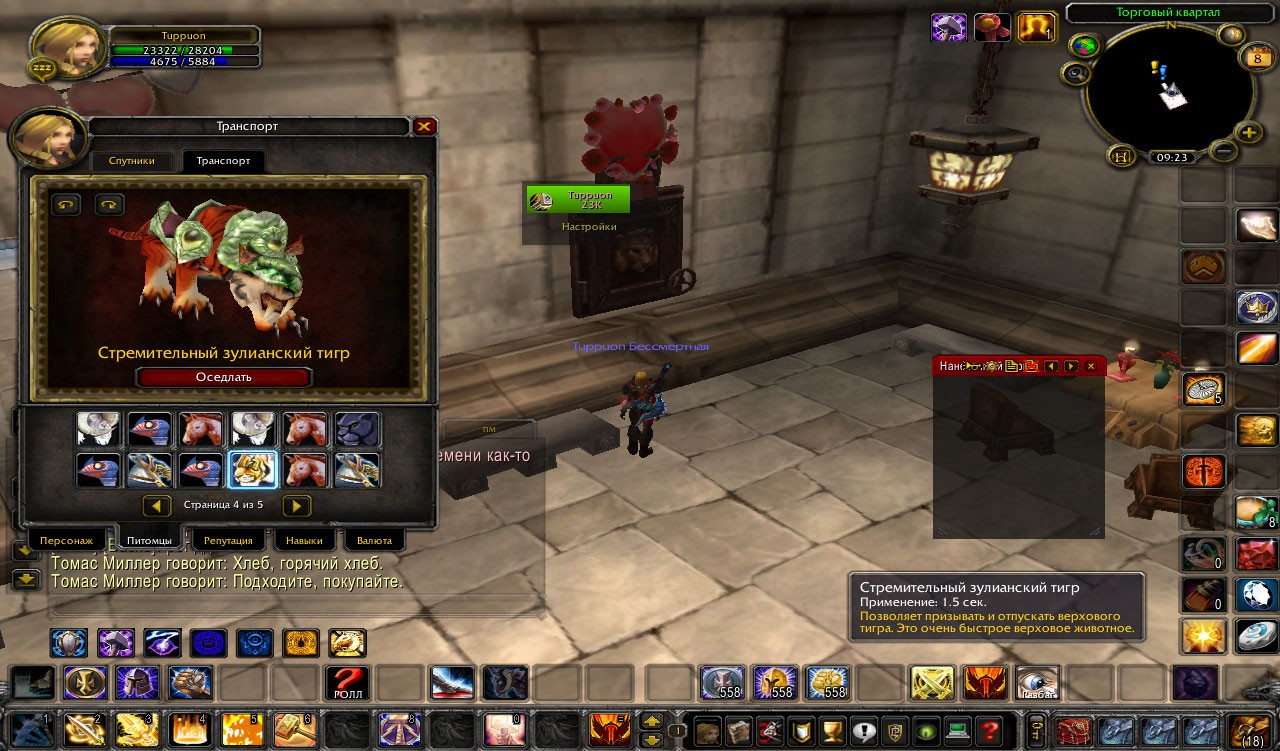Close the damage meter window

1091,367
